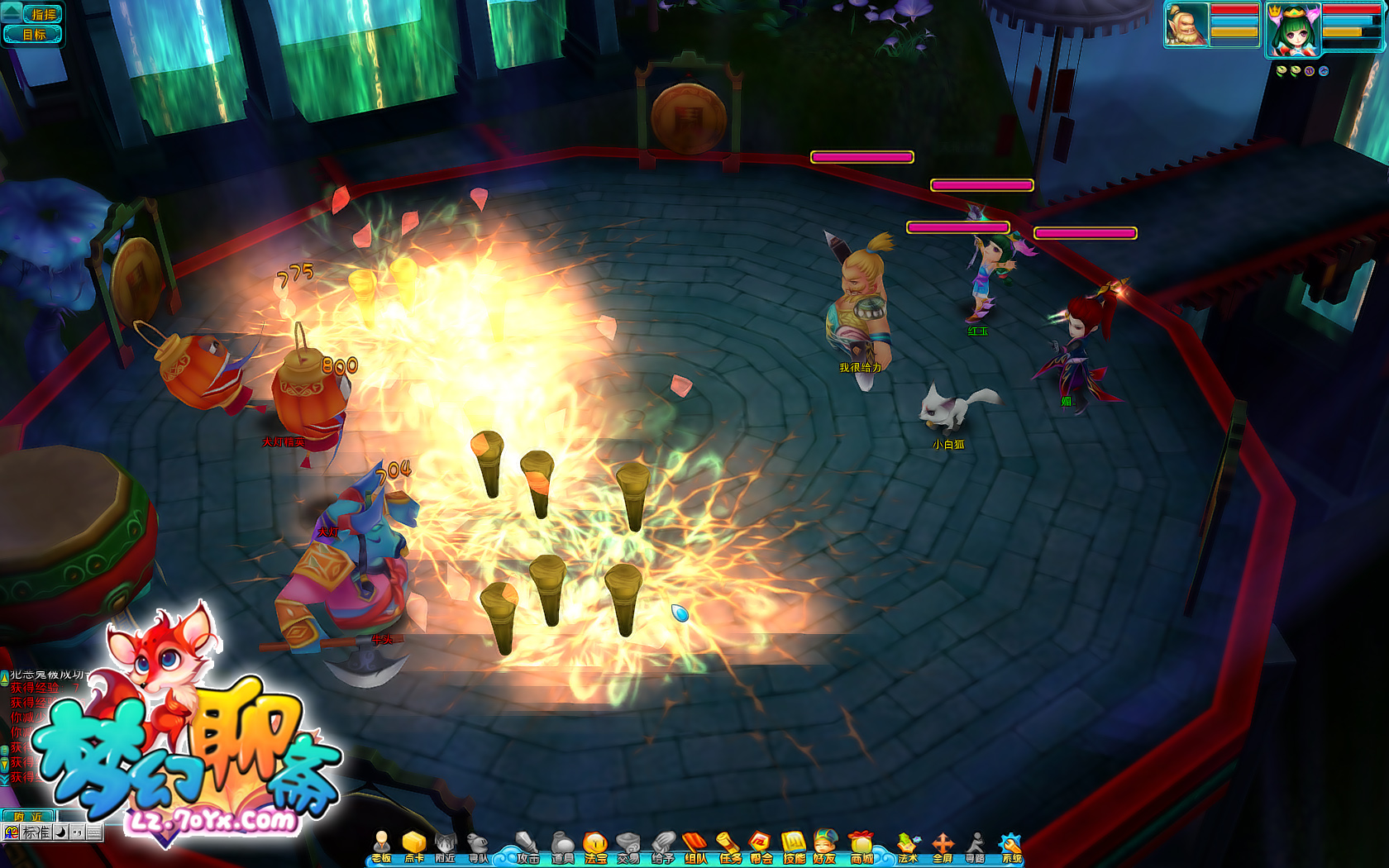View the 好友 friends list
The height and width of the screenshot is (868, 1389).
(x=825, y=847)
